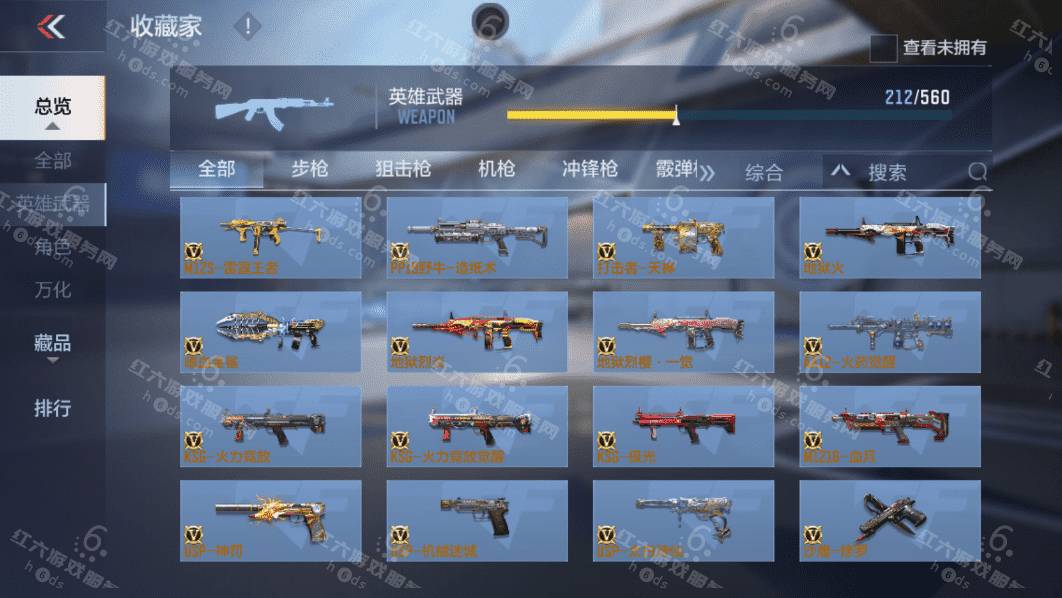1062x598 pixels.
Task: Switch to the 步枪 rifle tab
Action: (x=310, y=170)
